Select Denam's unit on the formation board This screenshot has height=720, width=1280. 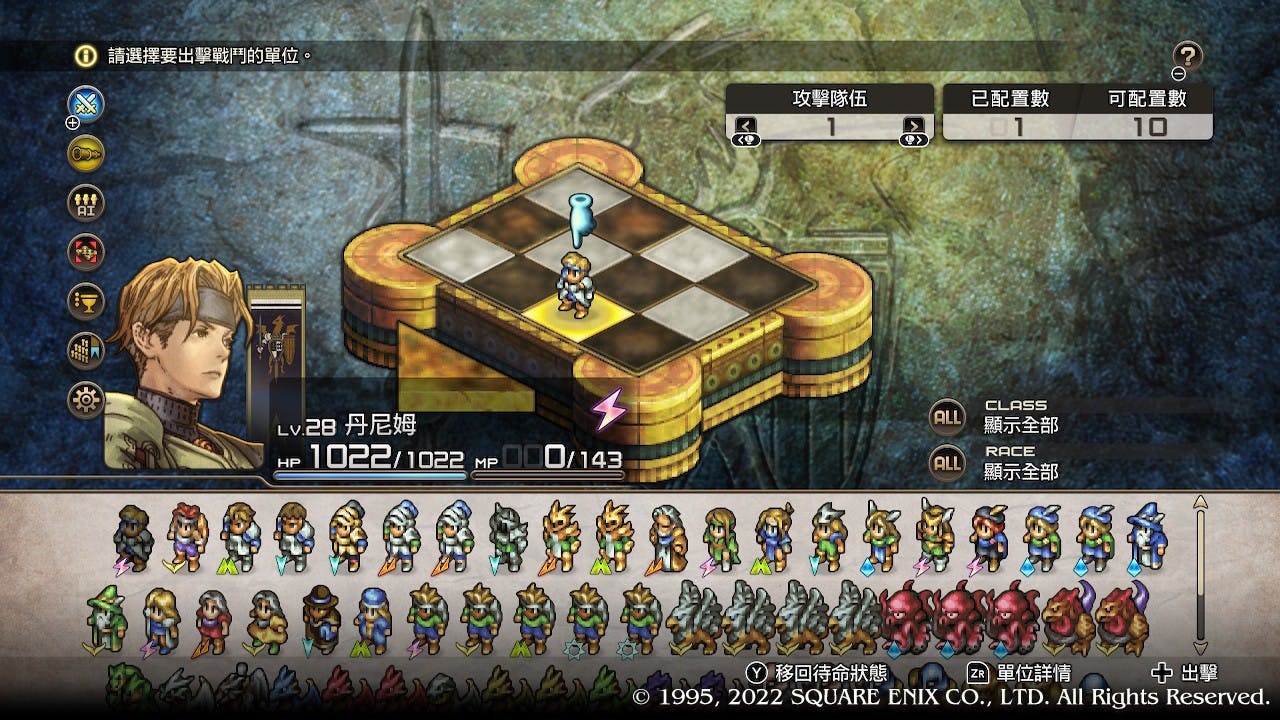575,285
